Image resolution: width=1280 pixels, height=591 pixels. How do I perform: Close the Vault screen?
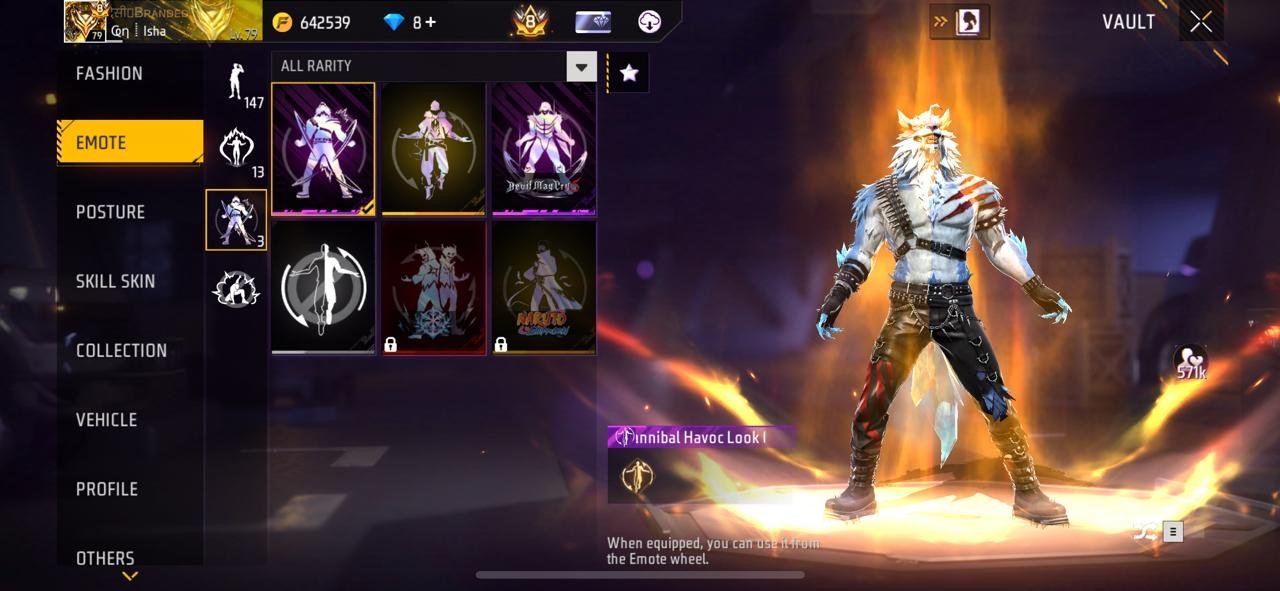point(1201,22)
